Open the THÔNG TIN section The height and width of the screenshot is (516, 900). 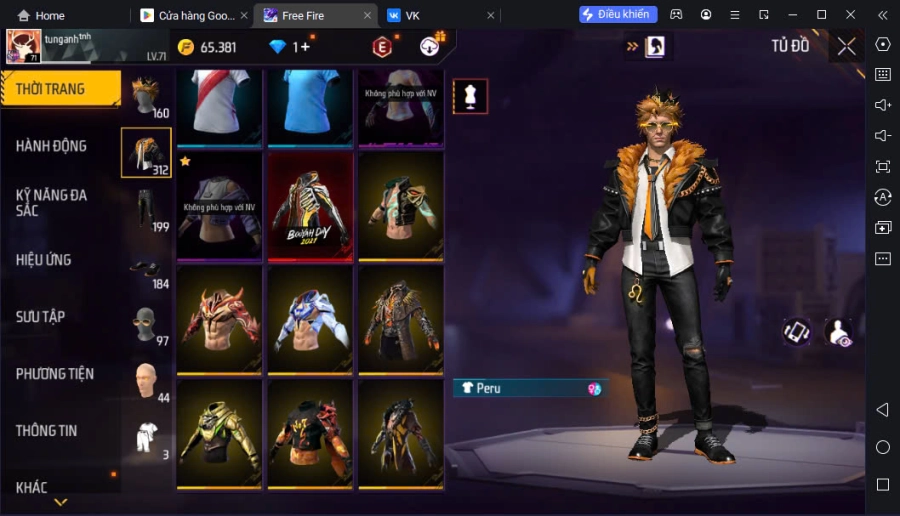46,431
